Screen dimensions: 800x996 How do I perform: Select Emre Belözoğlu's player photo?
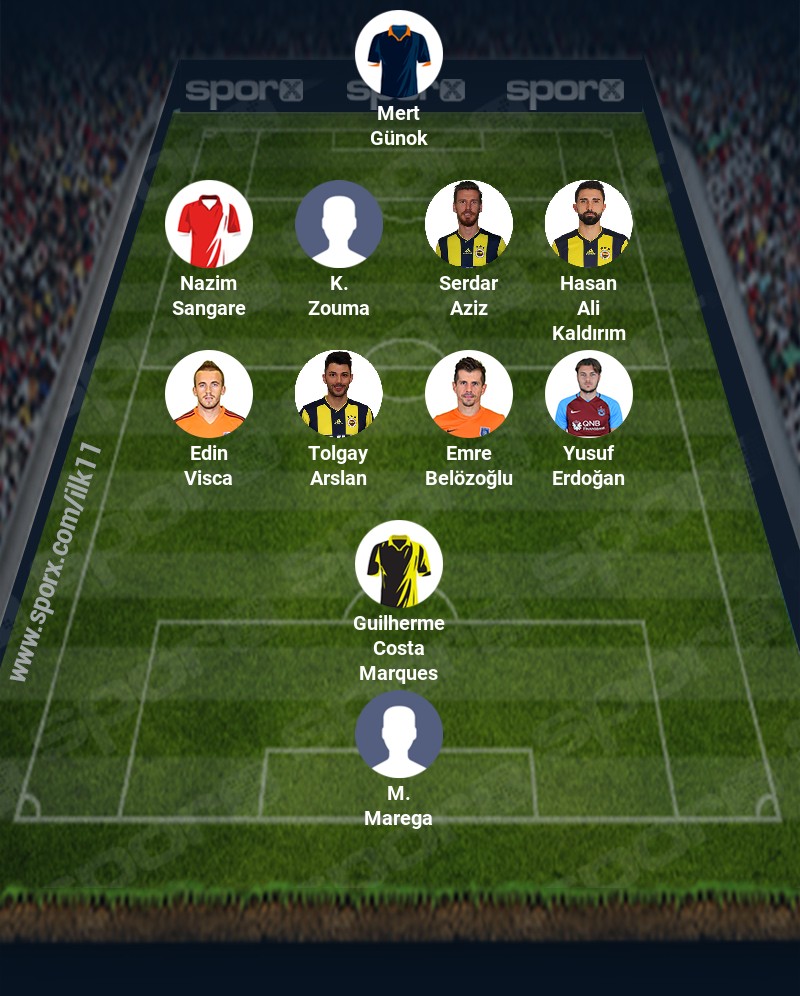[469, 394]
